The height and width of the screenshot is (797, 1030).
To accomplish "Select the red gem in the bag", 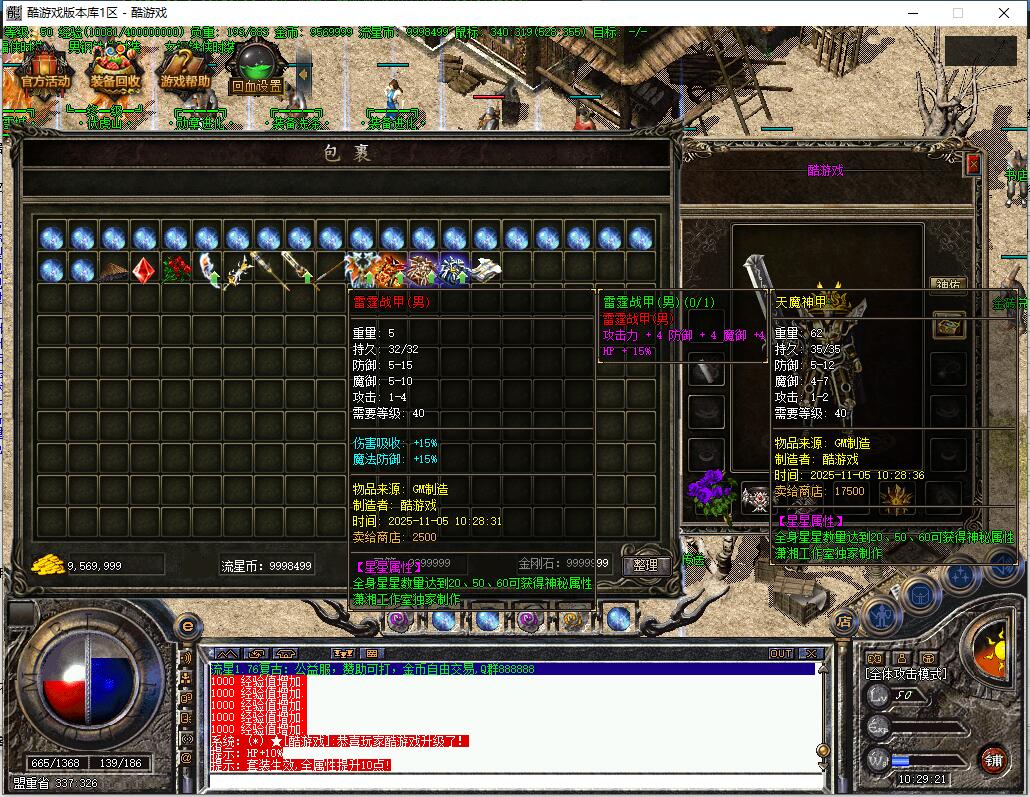I will tap(145, 269).
